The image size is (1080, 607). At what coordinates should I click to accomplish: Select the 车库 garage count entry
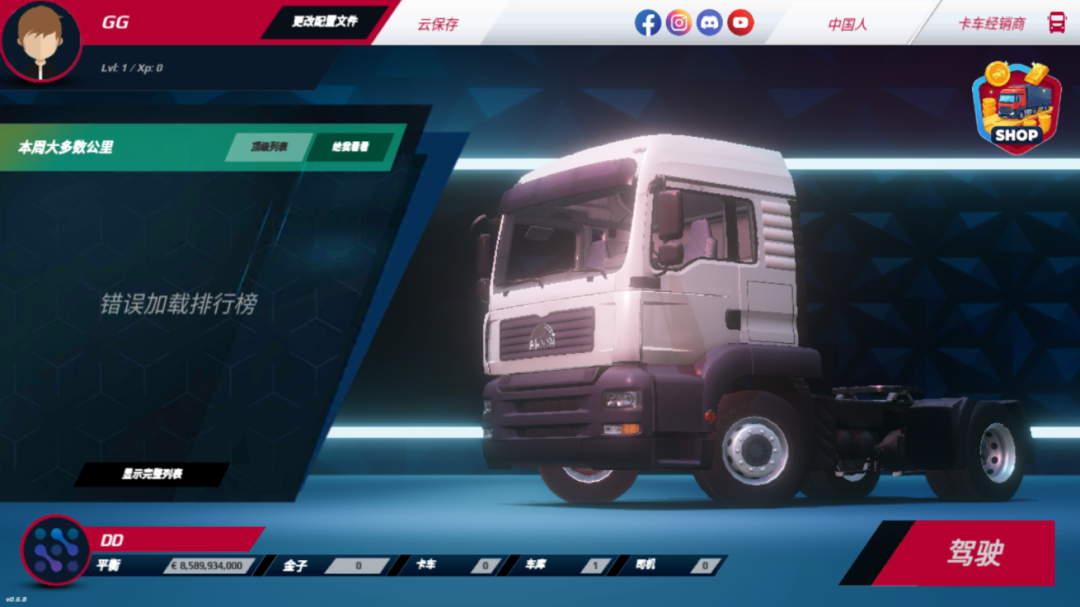tap(567, 566)
